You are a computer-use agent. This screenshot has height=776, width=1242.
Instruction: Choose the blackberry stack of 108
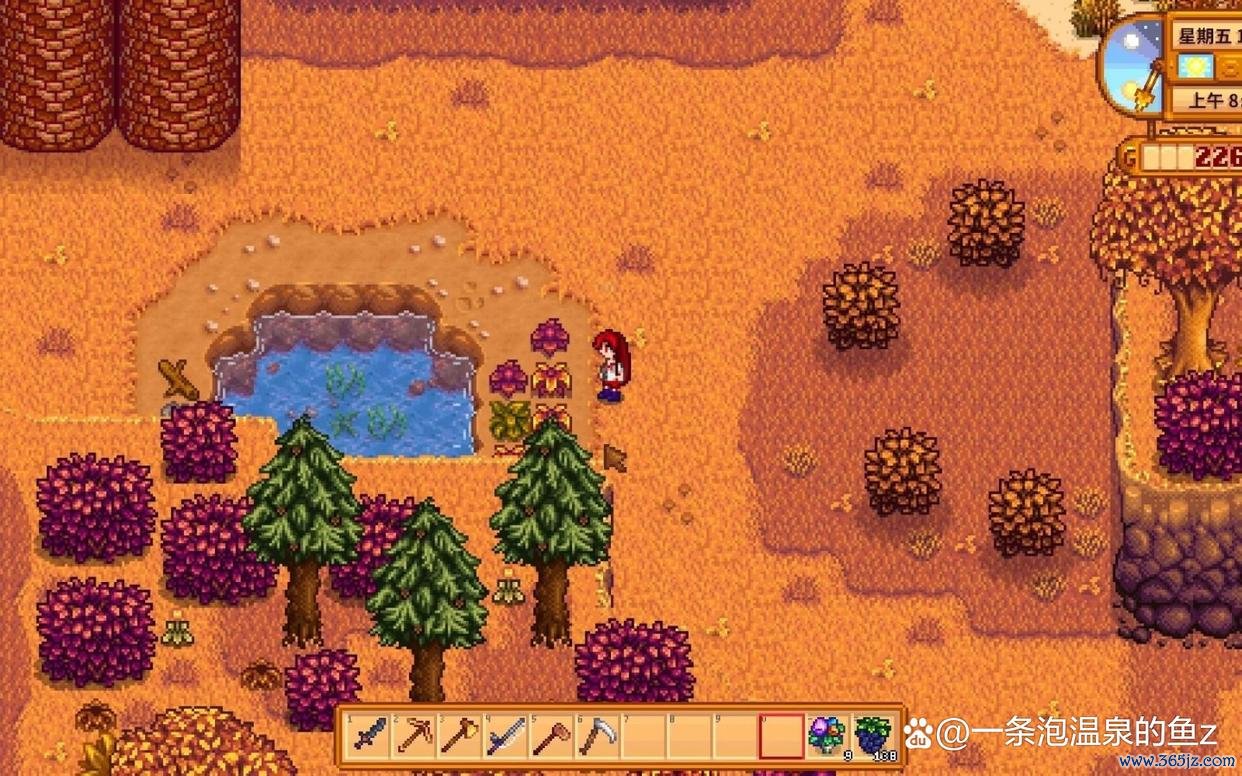click(872, 736)
